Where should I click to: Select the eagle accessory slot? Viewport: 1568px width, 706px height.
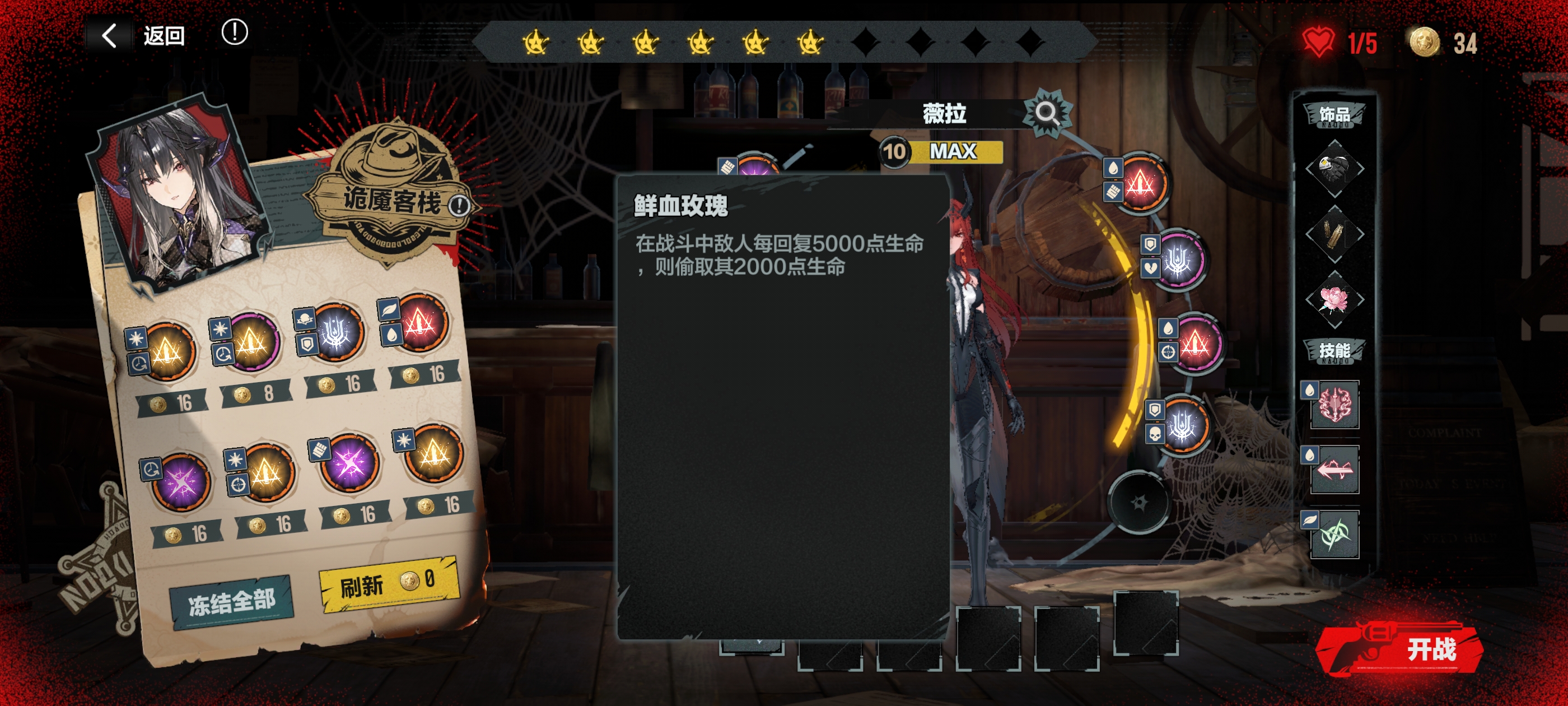tap(1334, 169)
